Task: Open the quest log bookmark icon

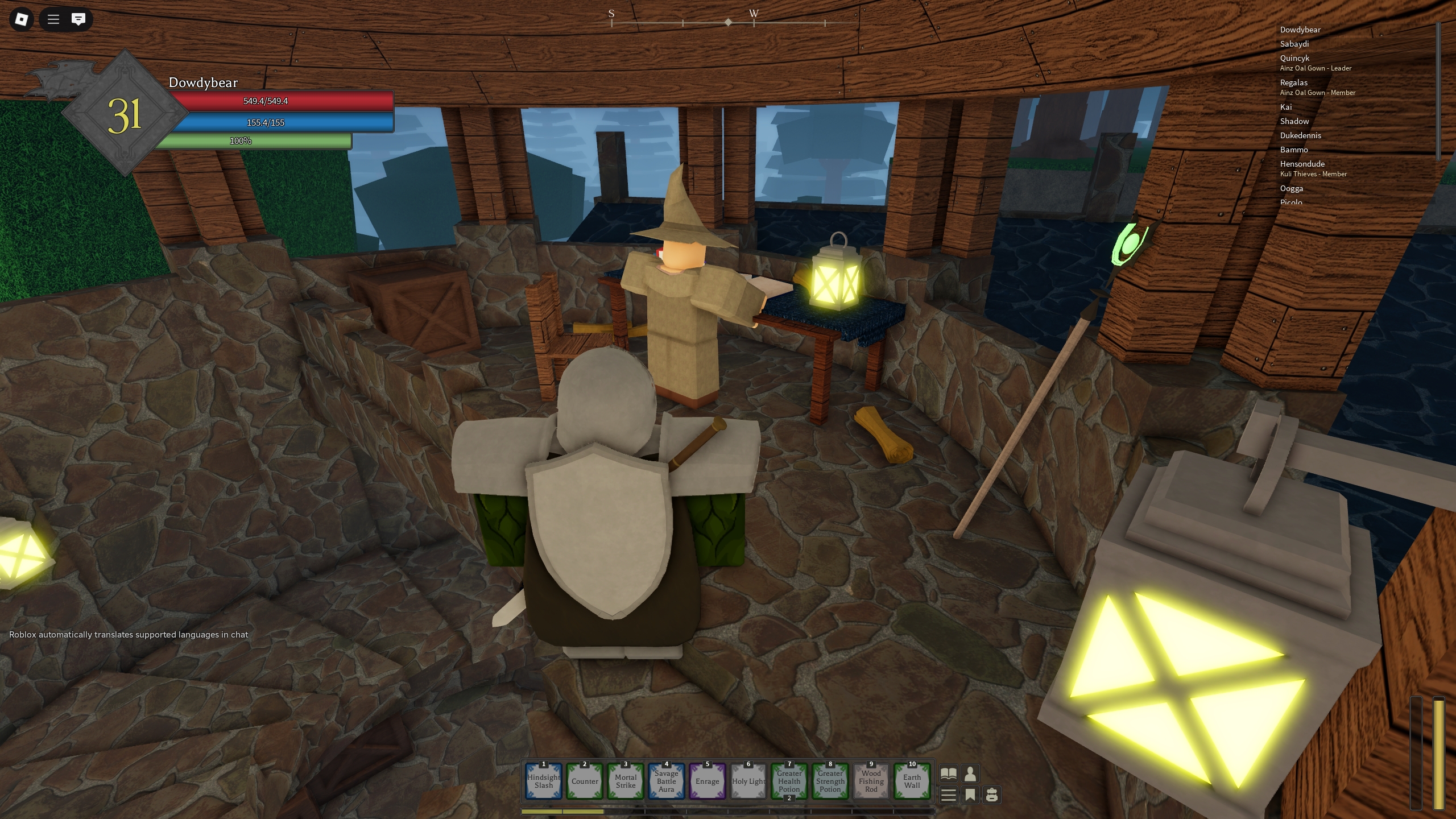Action: coord(970,795)
